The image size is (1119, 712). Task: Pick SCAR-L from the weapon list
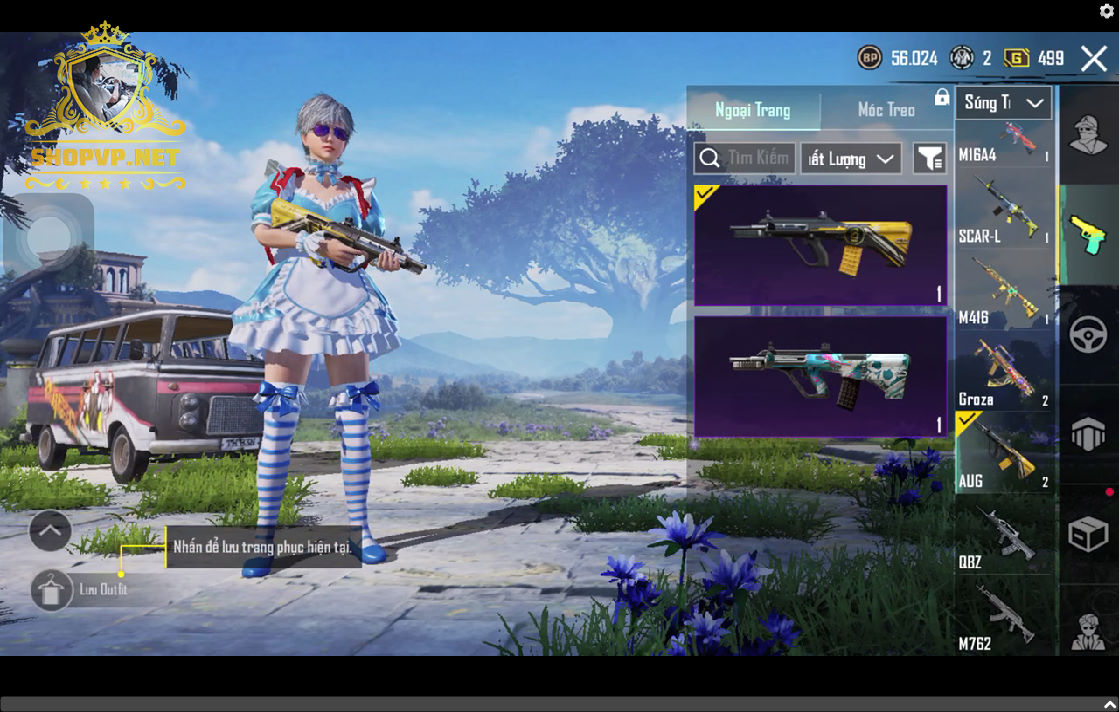(1004, 211)
